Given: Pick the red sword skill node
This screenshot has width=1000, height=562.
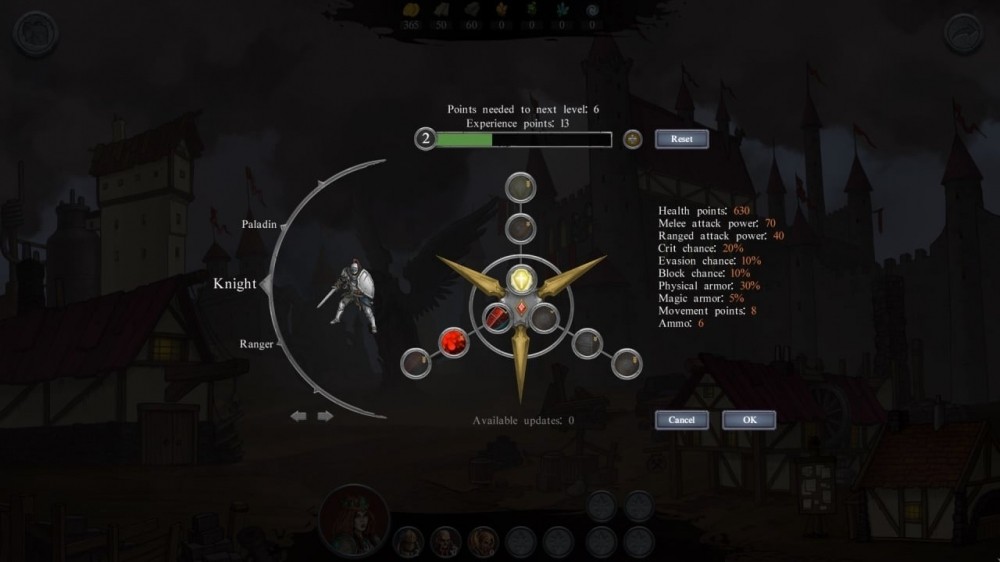Looking at the screenshot, I should (498, 318).
